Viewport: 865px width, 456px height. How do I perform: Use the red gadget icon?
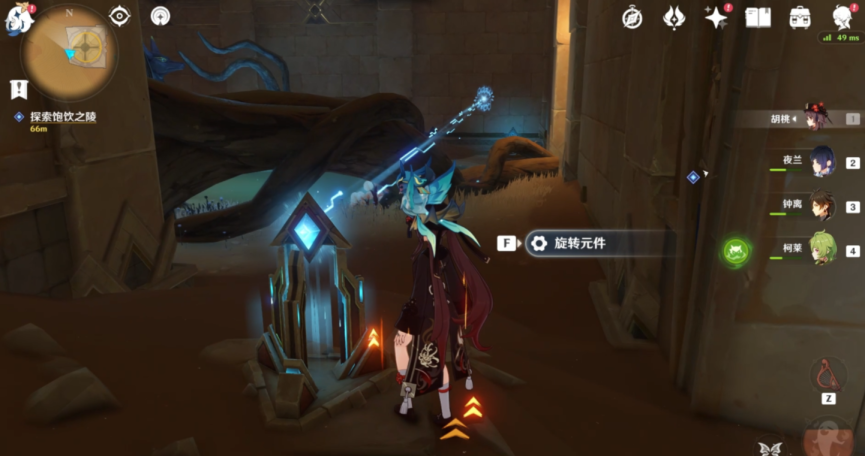pyautogui.click(x=828, y=374)
